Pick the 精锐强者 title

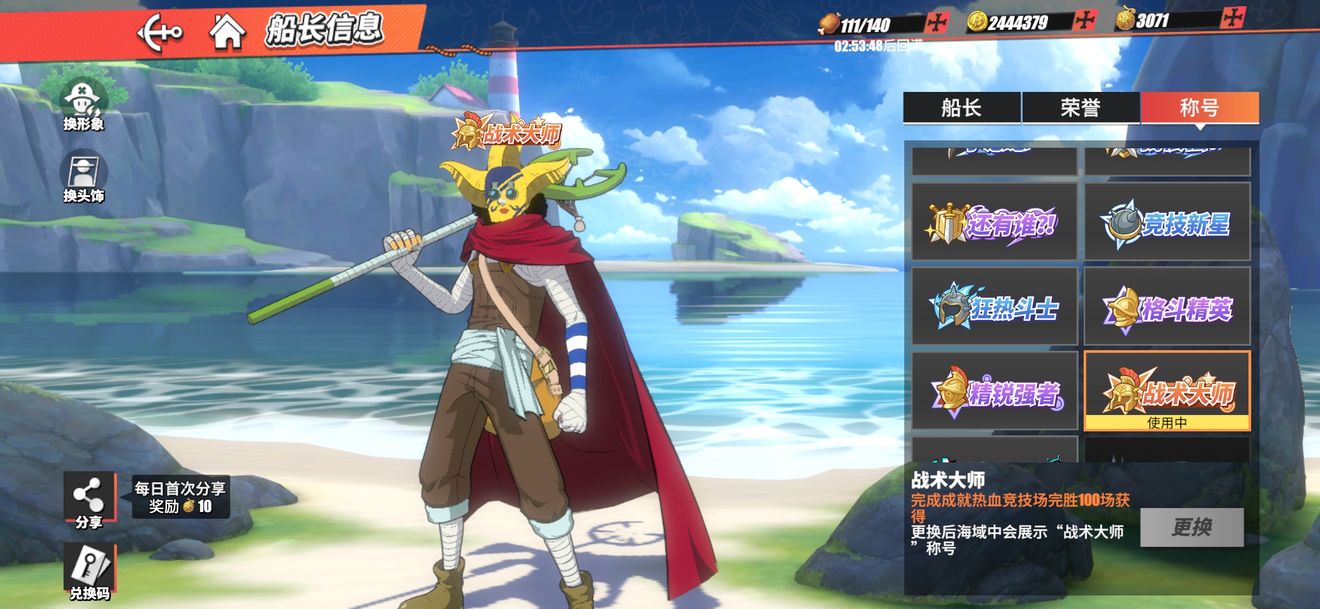click(994, 392)
